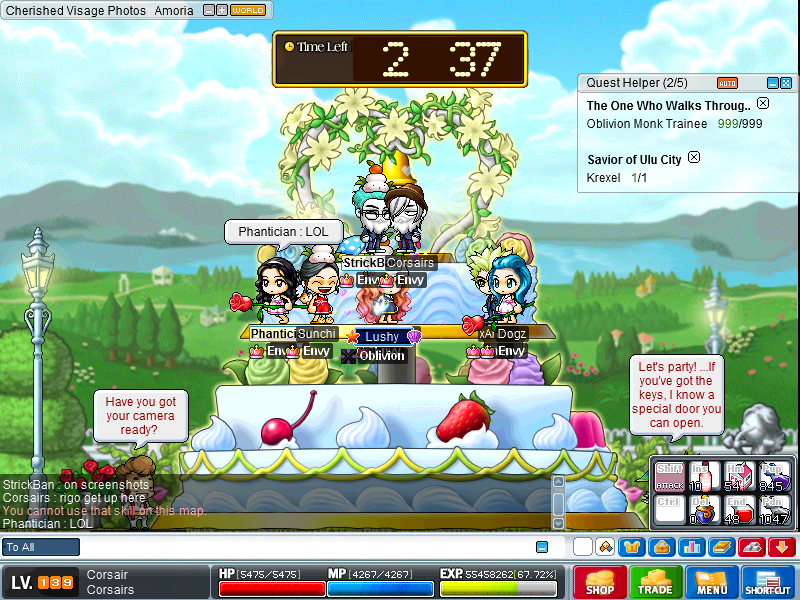The height and width of the screenshot is (600, 800).
Task: Open the equipment window shirt icon
Action: pos(632,547)
